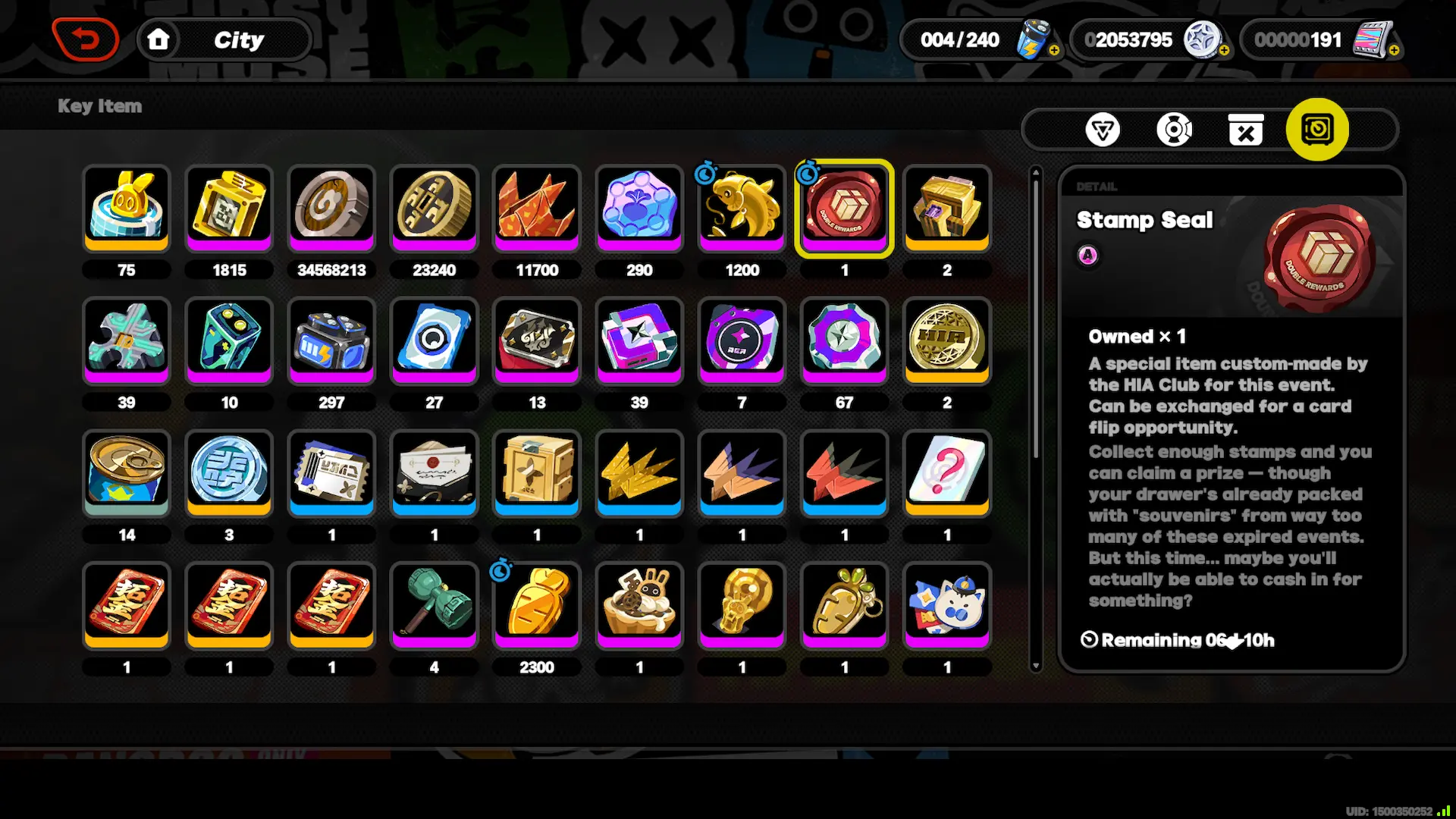Select the Stamp Seal item slot
The width and height of the screenshot is (1456, 819).
click(x=844, y=206)
